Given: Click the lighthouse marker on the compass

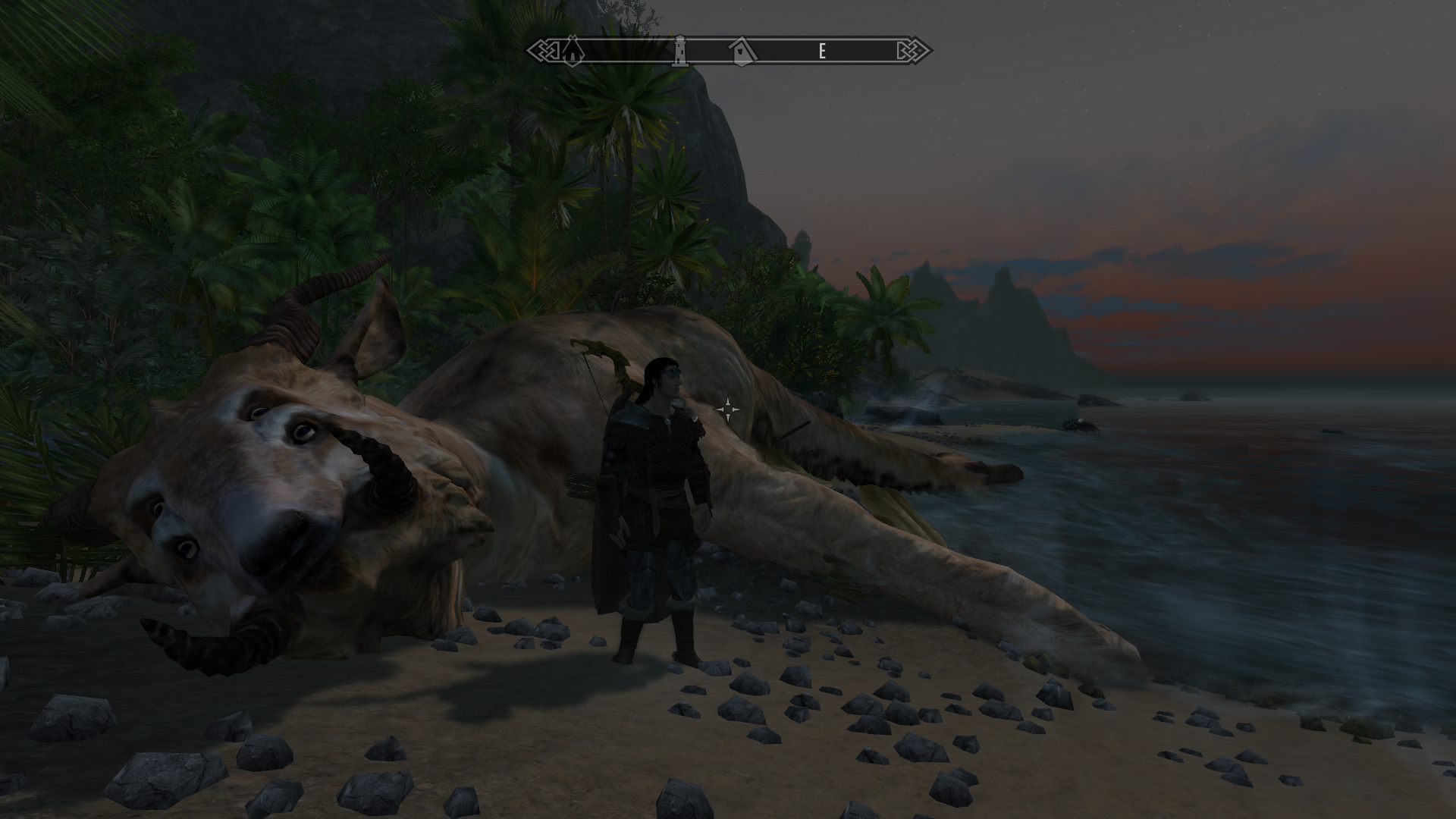Looking at the screenshot, I should [681, 51].
